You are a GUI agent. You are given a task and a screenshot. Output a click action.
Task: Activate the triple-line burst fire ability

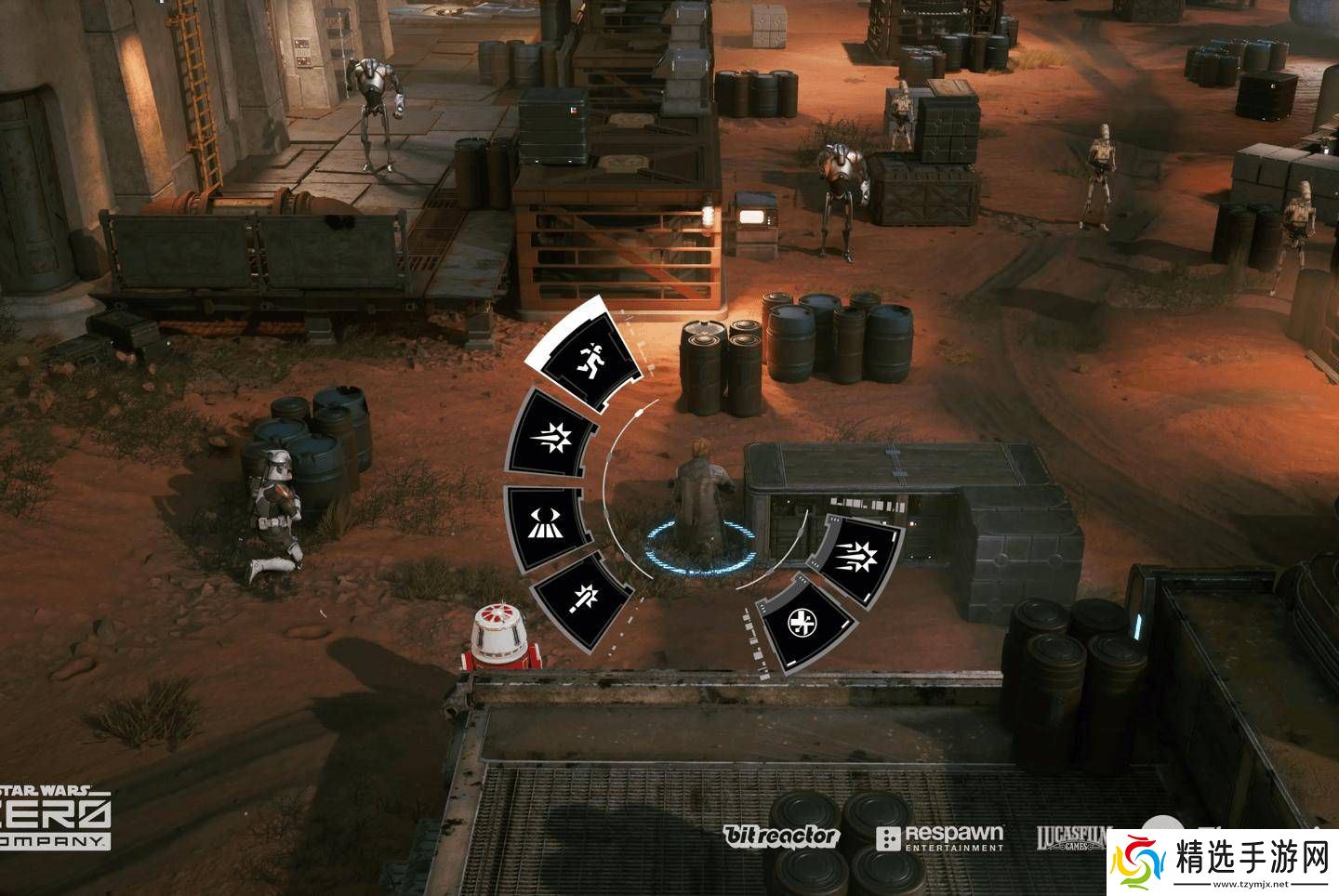(857, 559)
